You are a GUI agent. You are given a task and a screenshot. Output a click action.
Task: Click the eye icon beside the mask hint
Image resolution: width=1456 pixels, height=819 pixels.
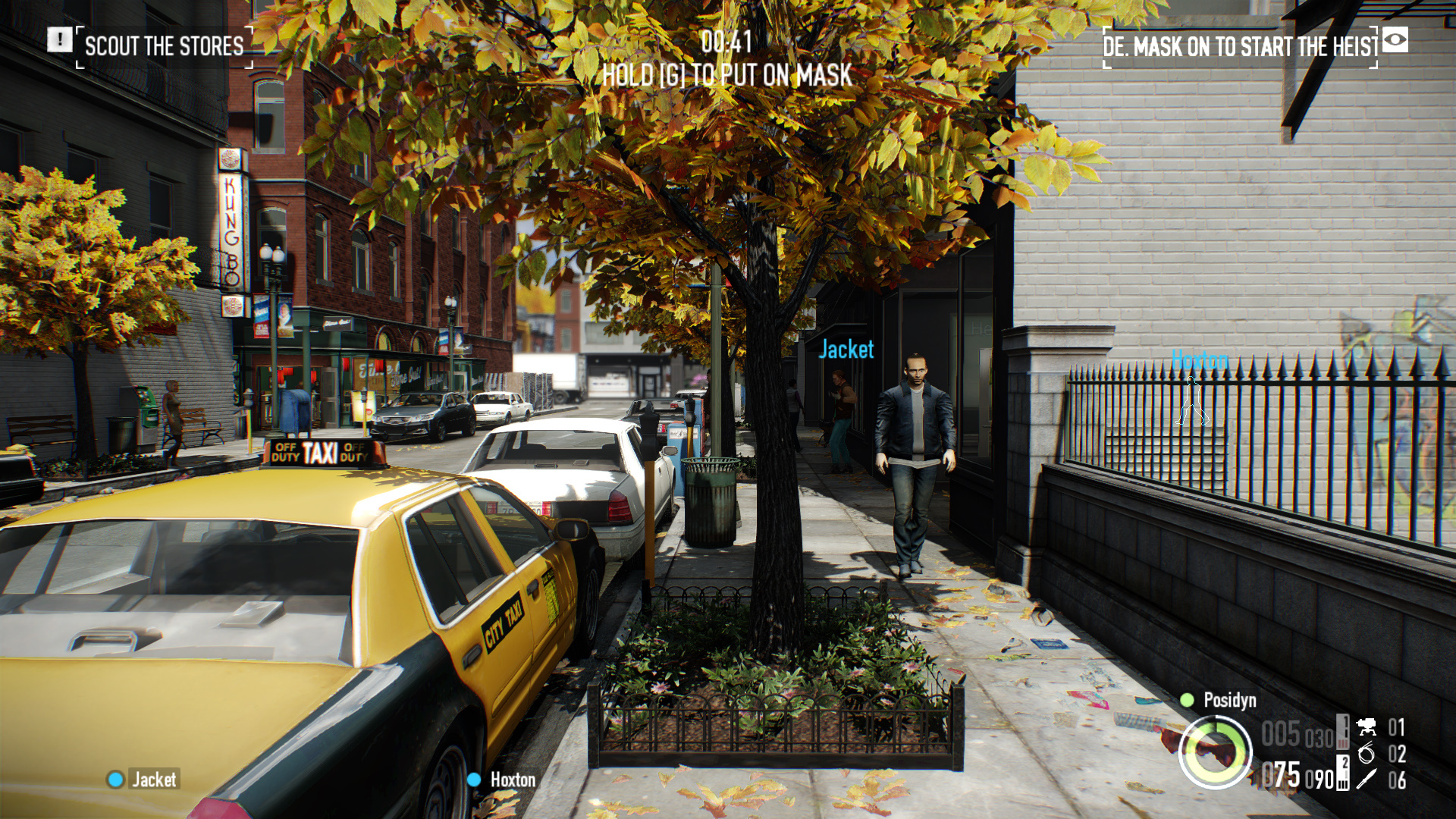1395,39
